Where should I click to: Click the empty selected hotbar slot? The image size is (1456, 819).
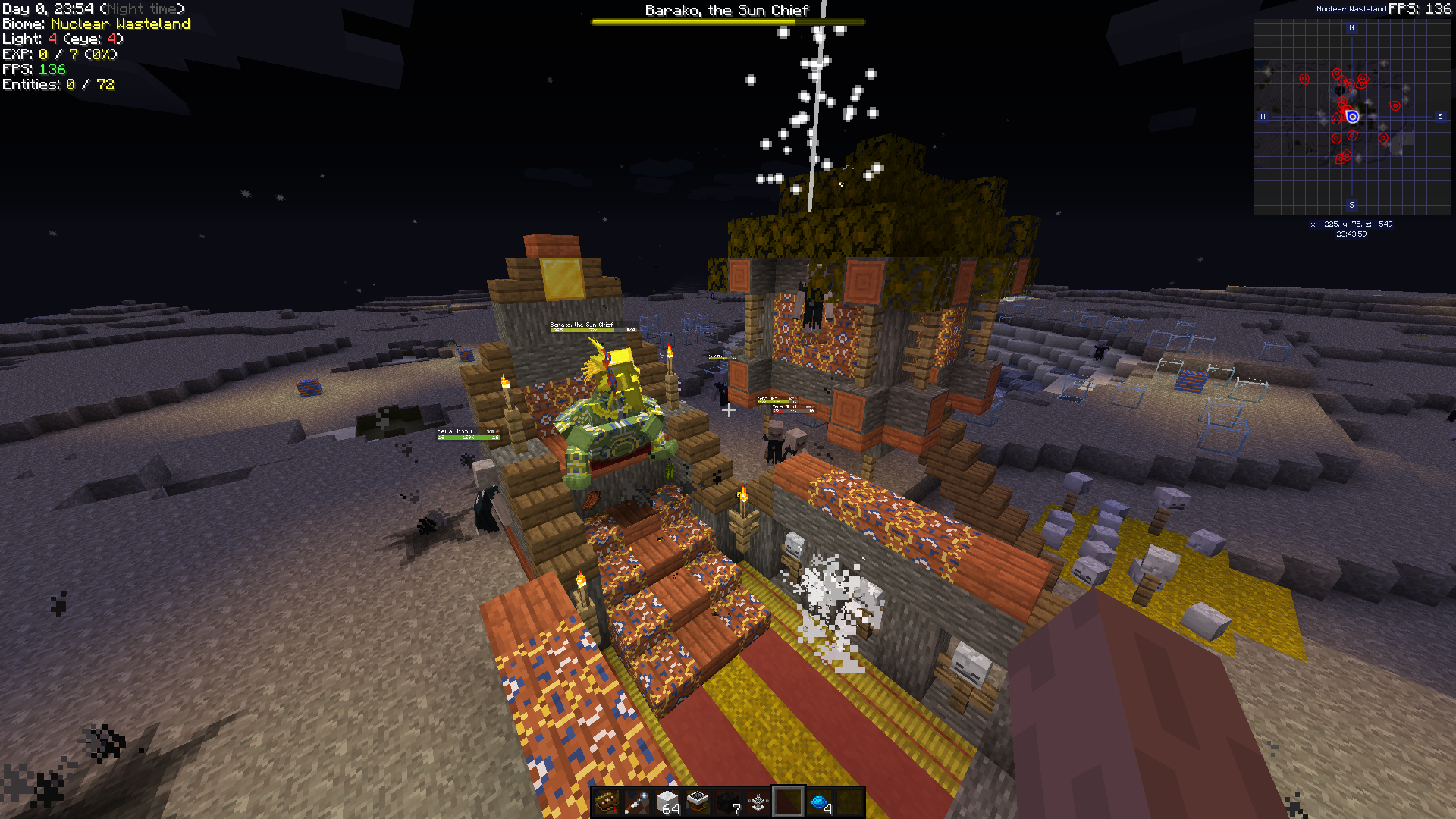pyautogui.click(x=787, y=802)
